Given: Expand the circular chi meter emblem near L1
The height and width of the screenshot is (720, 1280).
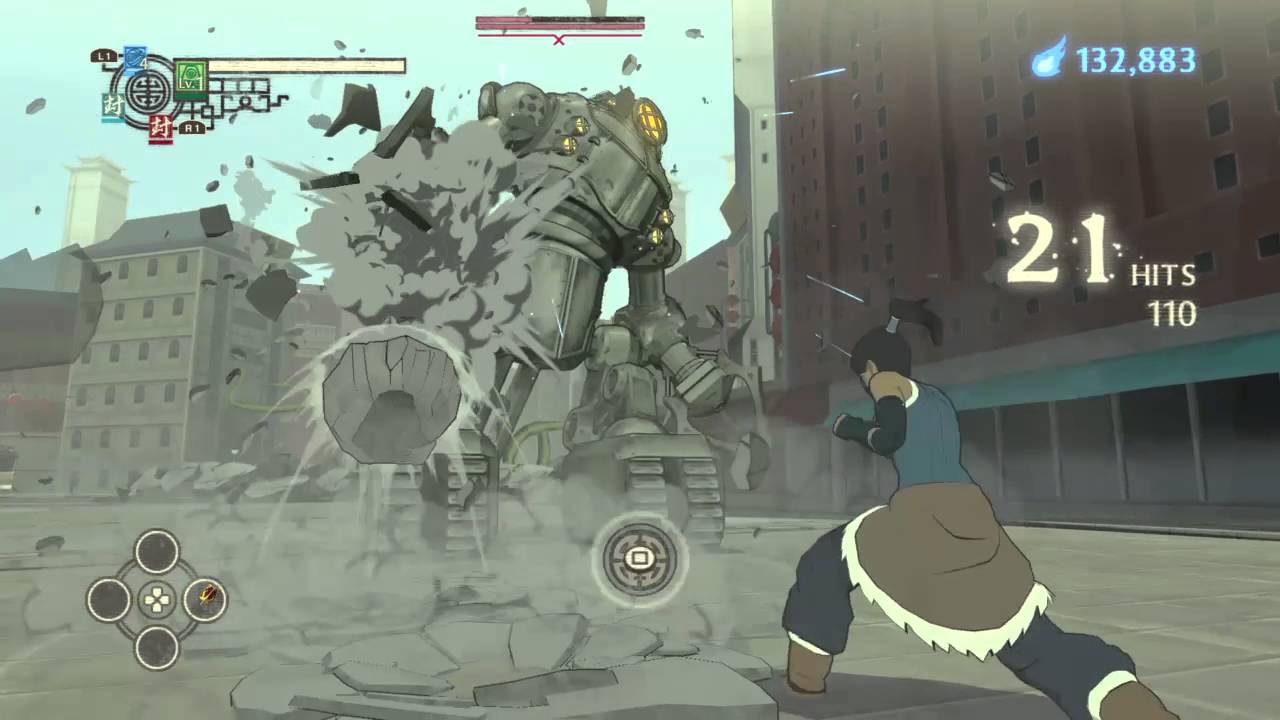Looking at the screenshot, I should click(145, 90).
